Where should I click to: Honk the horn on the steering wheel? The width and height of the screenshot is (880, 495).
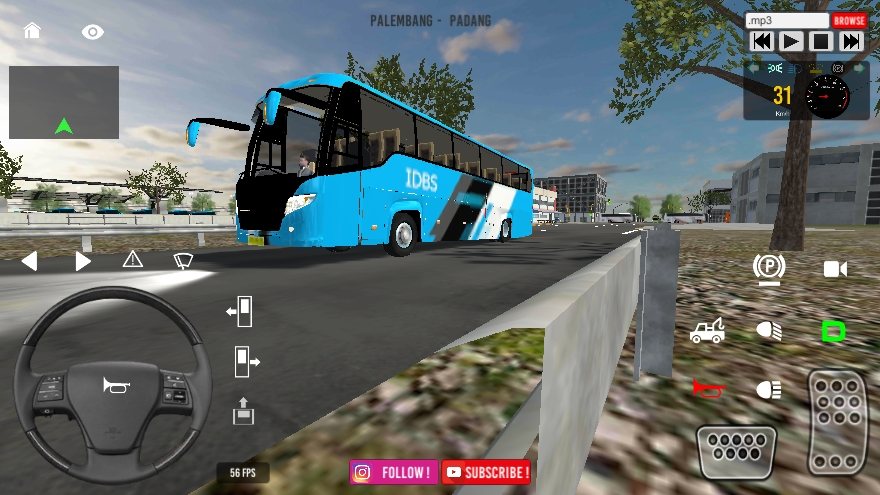[x=112, y=385]
